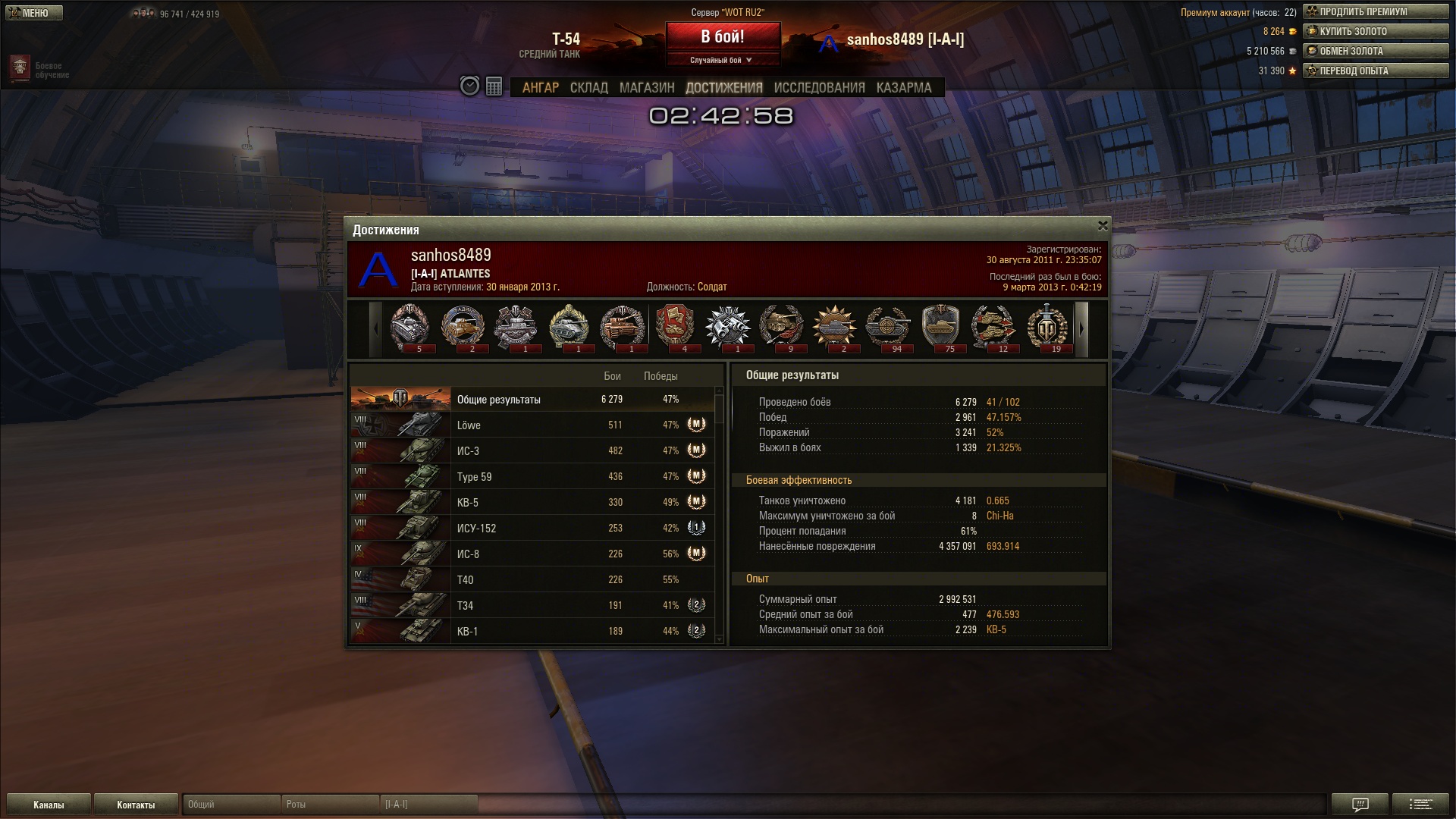
Task: Select the ИС-3 tank row
Action: click(x=531, y=451)
